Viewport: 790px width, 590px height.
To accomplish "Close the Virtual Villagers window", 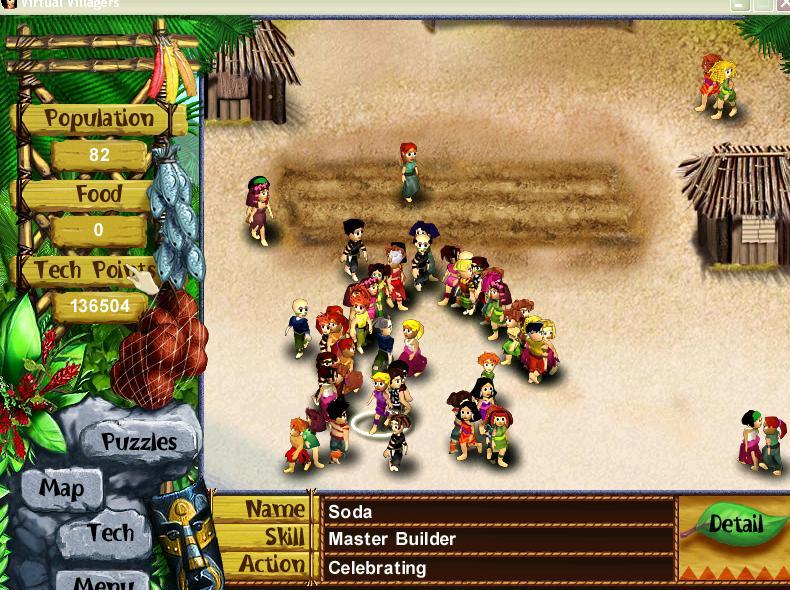I will 781,5.
